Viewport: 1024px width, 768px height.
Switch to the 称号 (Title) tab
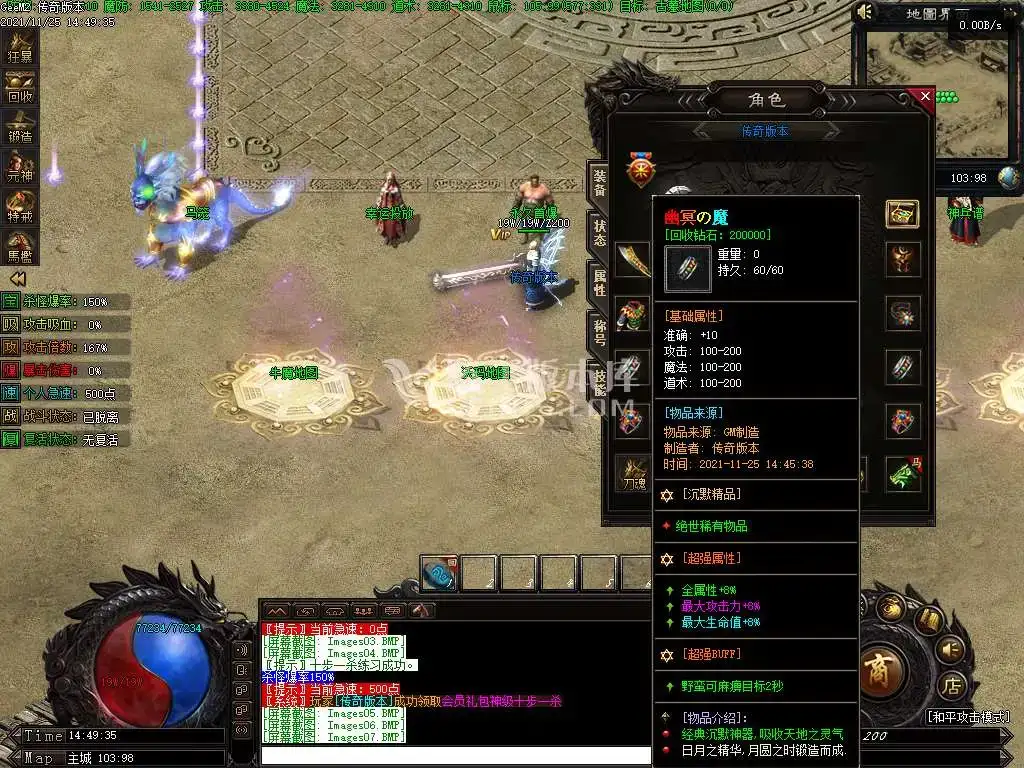[599, 332]
